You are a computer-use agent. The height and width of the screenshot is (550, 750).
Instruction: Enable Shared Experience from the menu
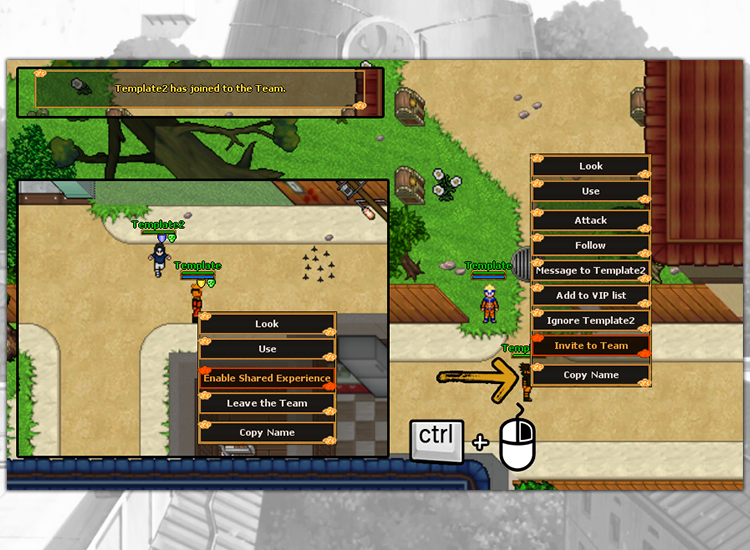[x=267, y=378]
